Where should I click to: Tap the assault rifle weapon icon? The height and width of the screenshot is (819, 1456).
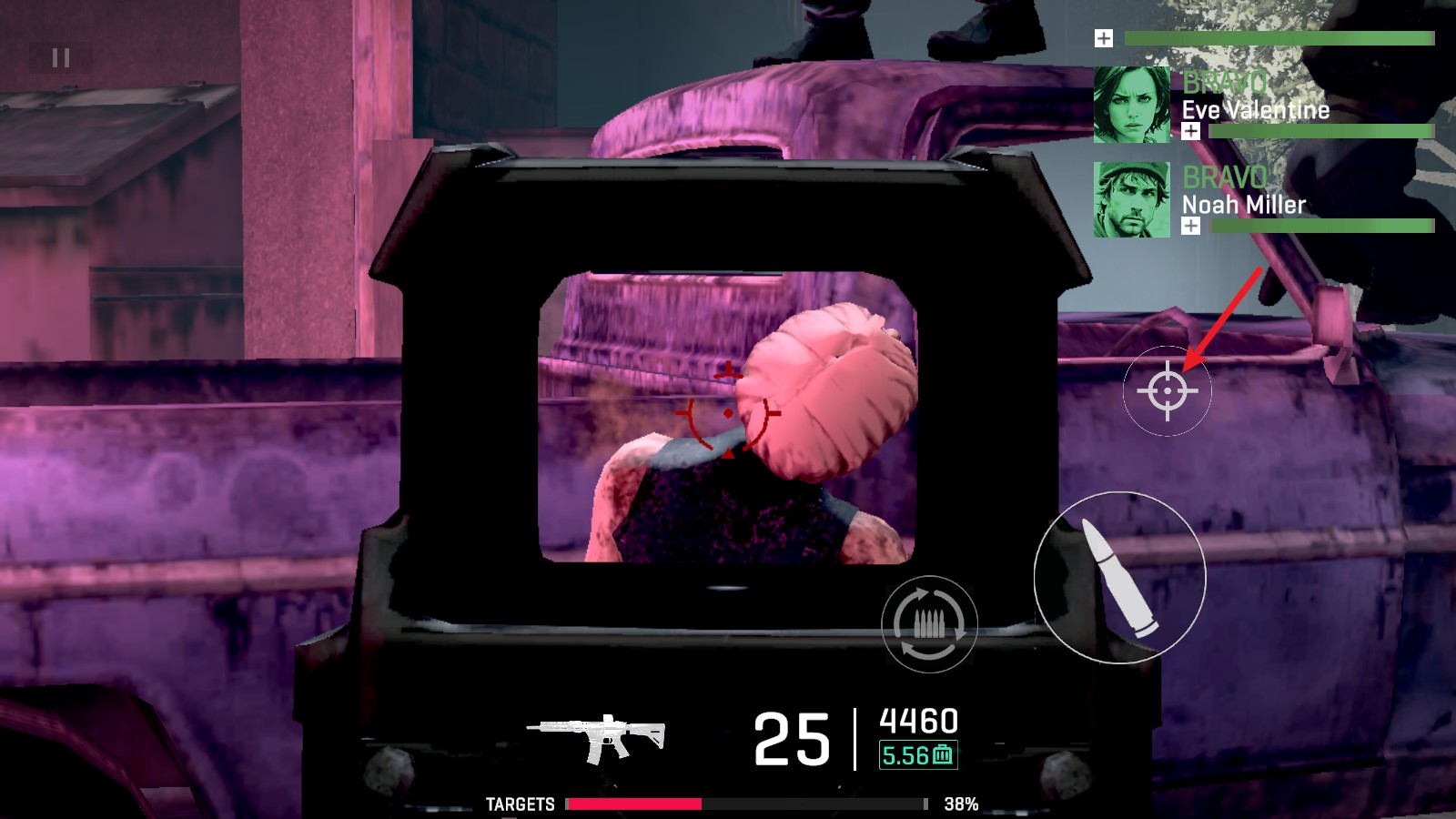tap(596, 737)
